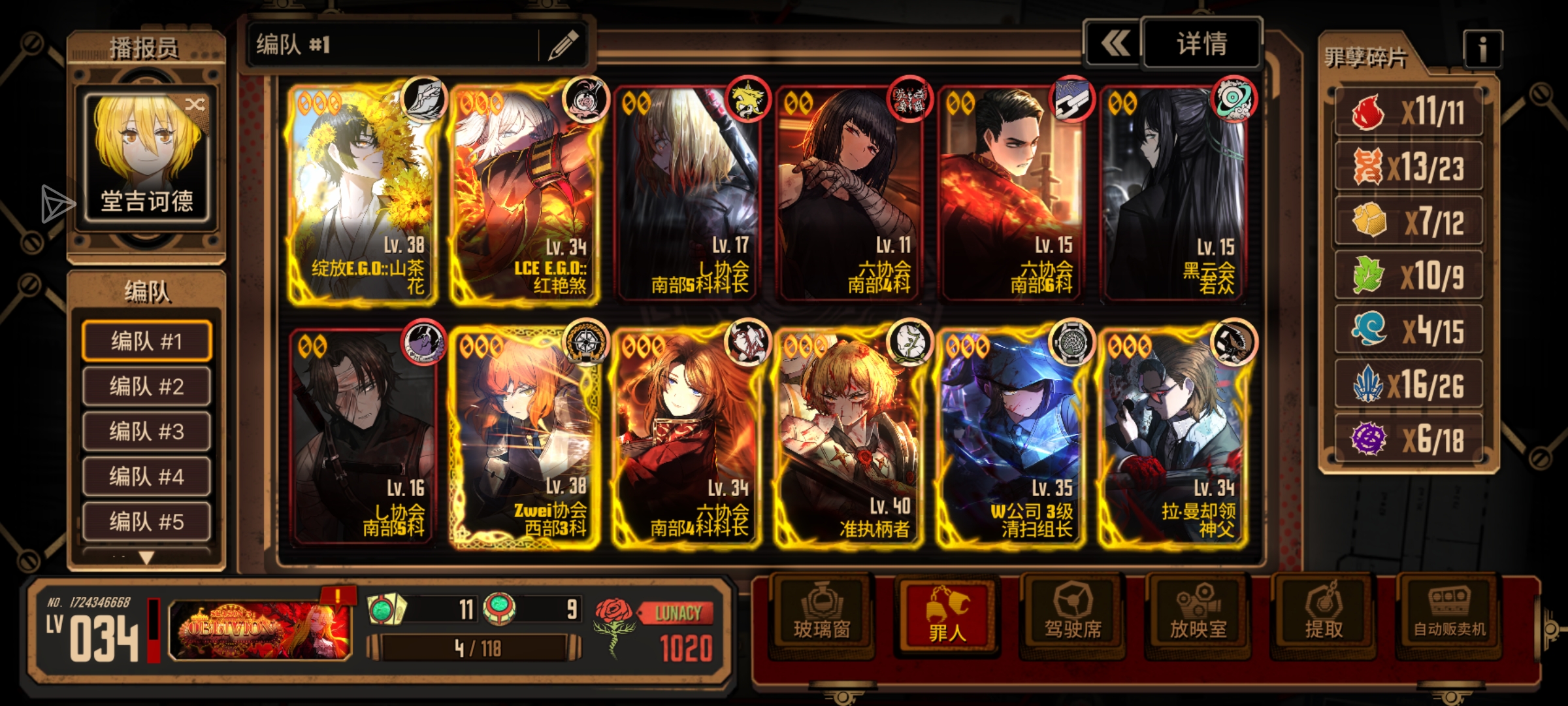This screenshot has width=1568, height=706.
Task: Switch to 编队 #3
Action: 146,431
